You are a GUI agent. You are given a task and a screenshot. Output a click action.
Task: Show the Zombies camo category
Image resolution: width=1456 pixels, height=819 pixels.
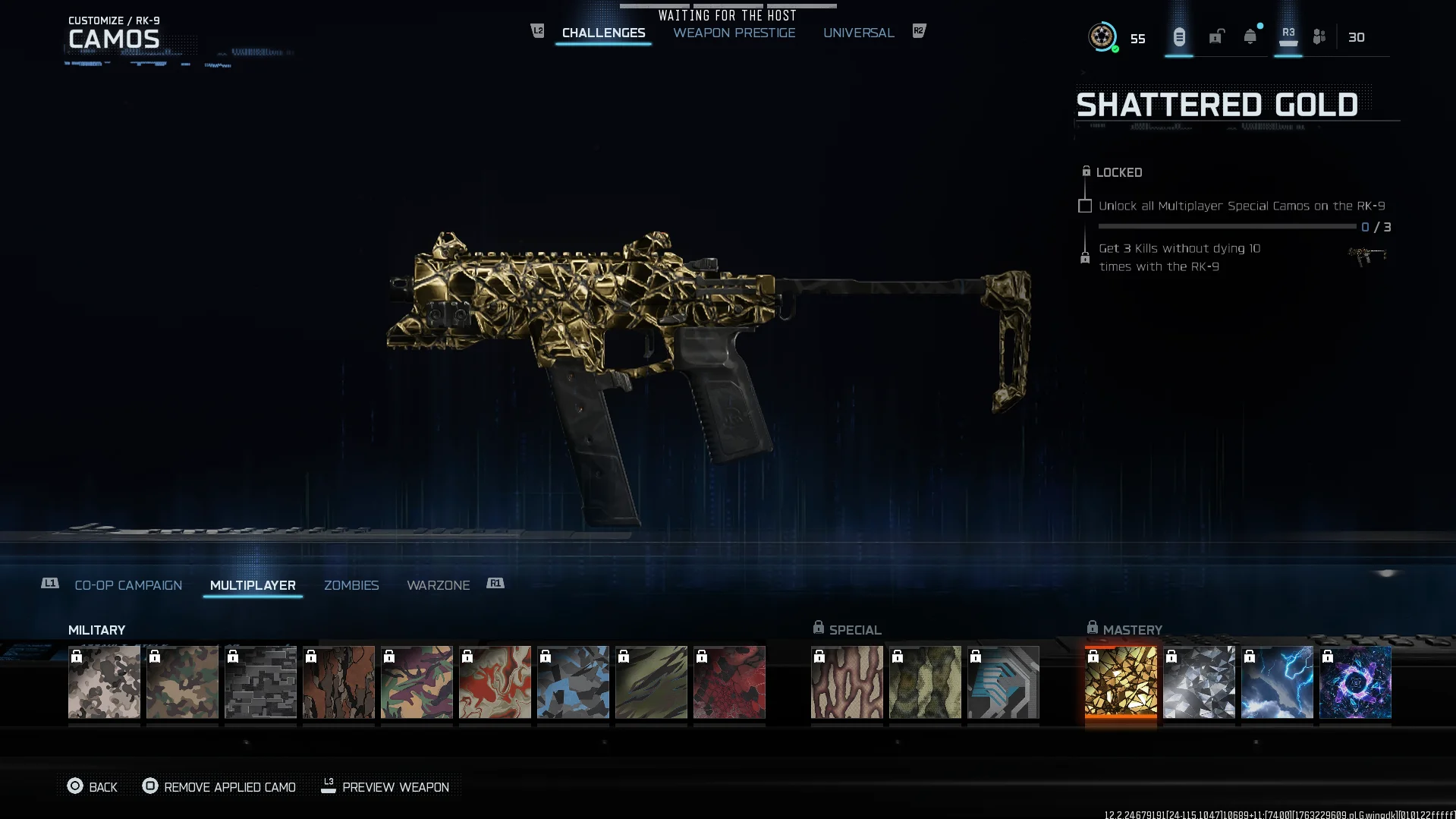pyautogui.click(x=351, y=585)
